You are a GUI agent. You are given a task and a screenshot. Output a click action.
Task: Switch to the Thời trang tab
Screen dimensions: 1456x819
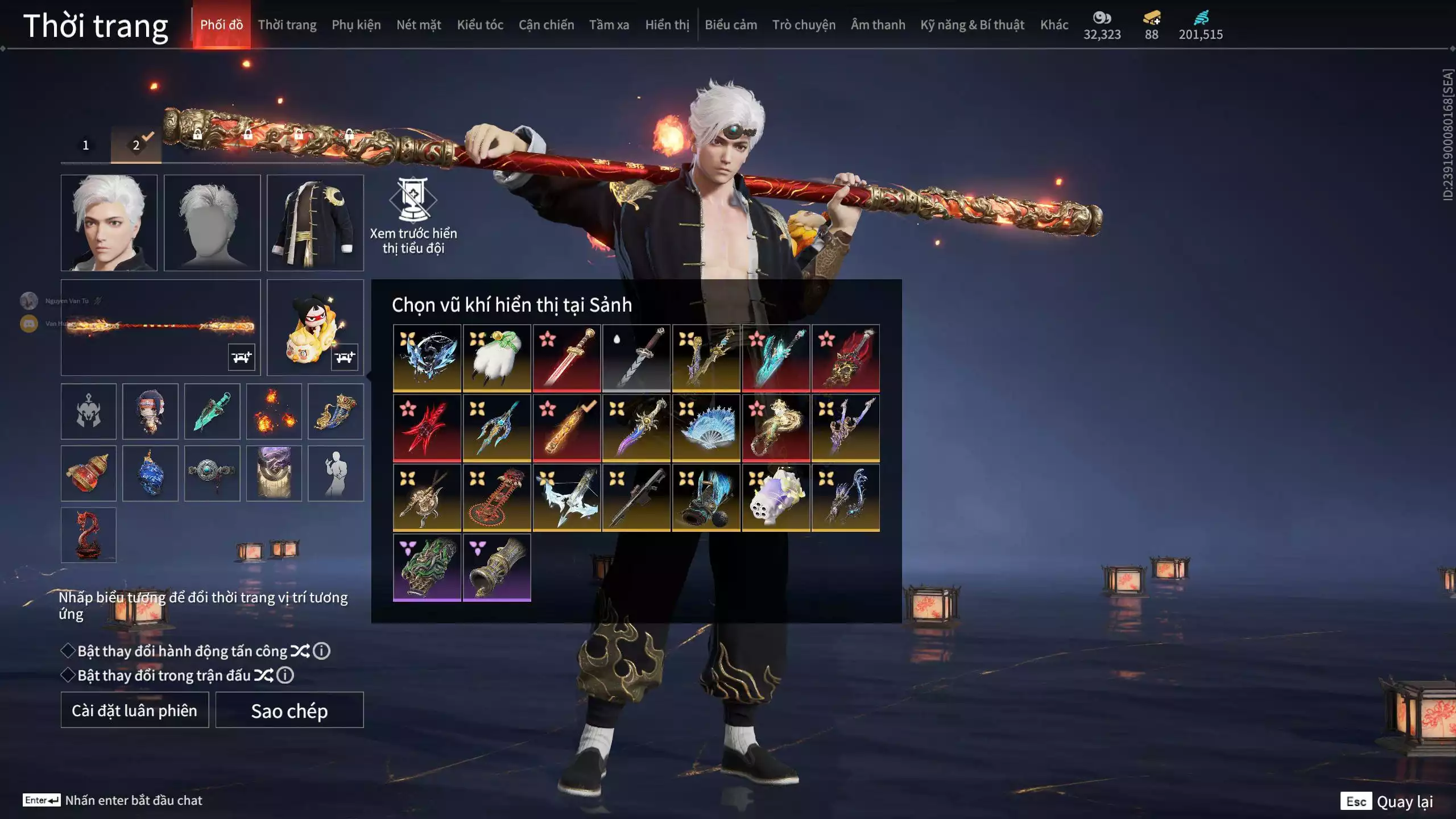[287, 25]
